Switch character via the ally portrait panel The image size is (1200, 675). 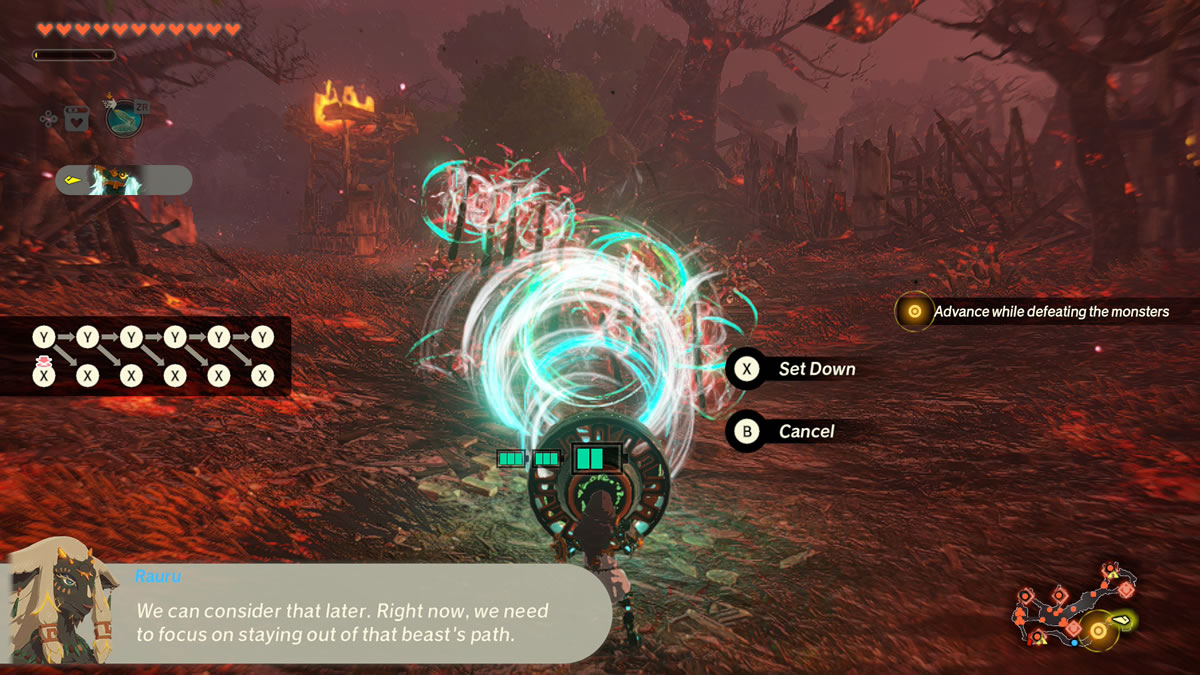click(x=123, y=180)
